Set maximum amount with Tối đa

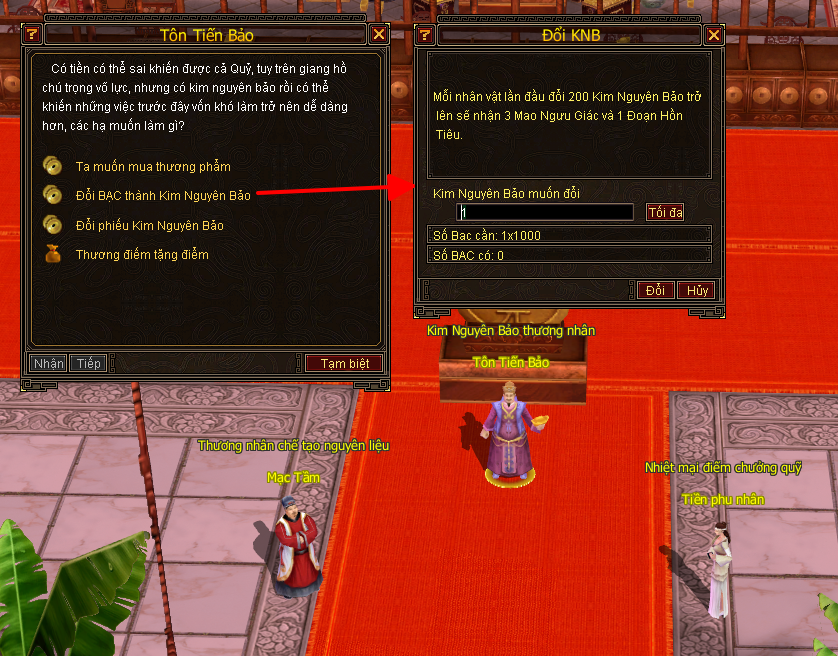pyautogui.click(x=665, y=213)
